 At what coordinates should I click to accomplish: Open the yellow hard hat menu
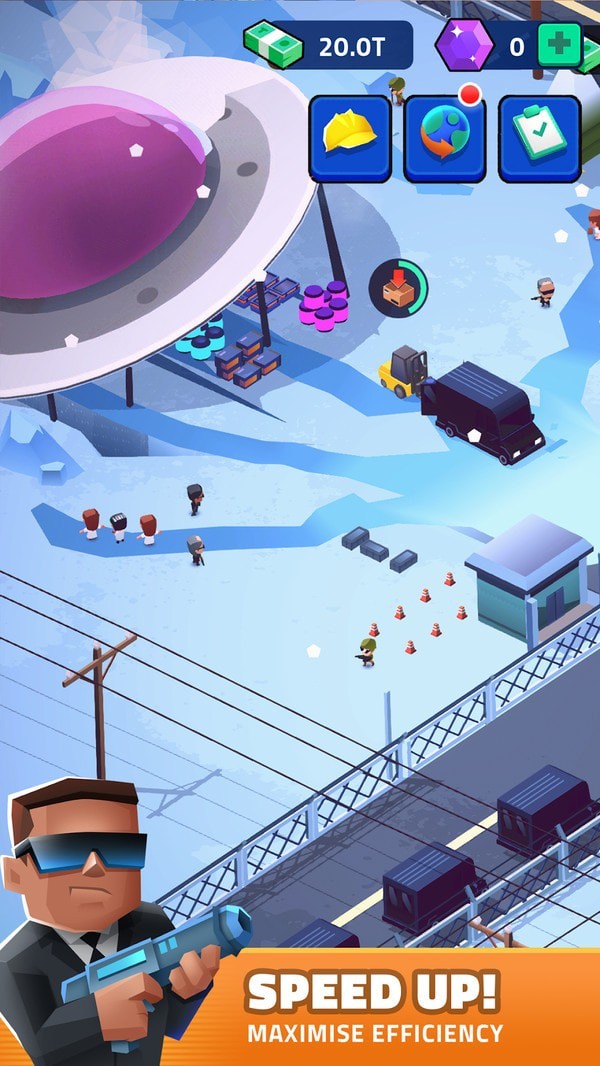point(350,138)
